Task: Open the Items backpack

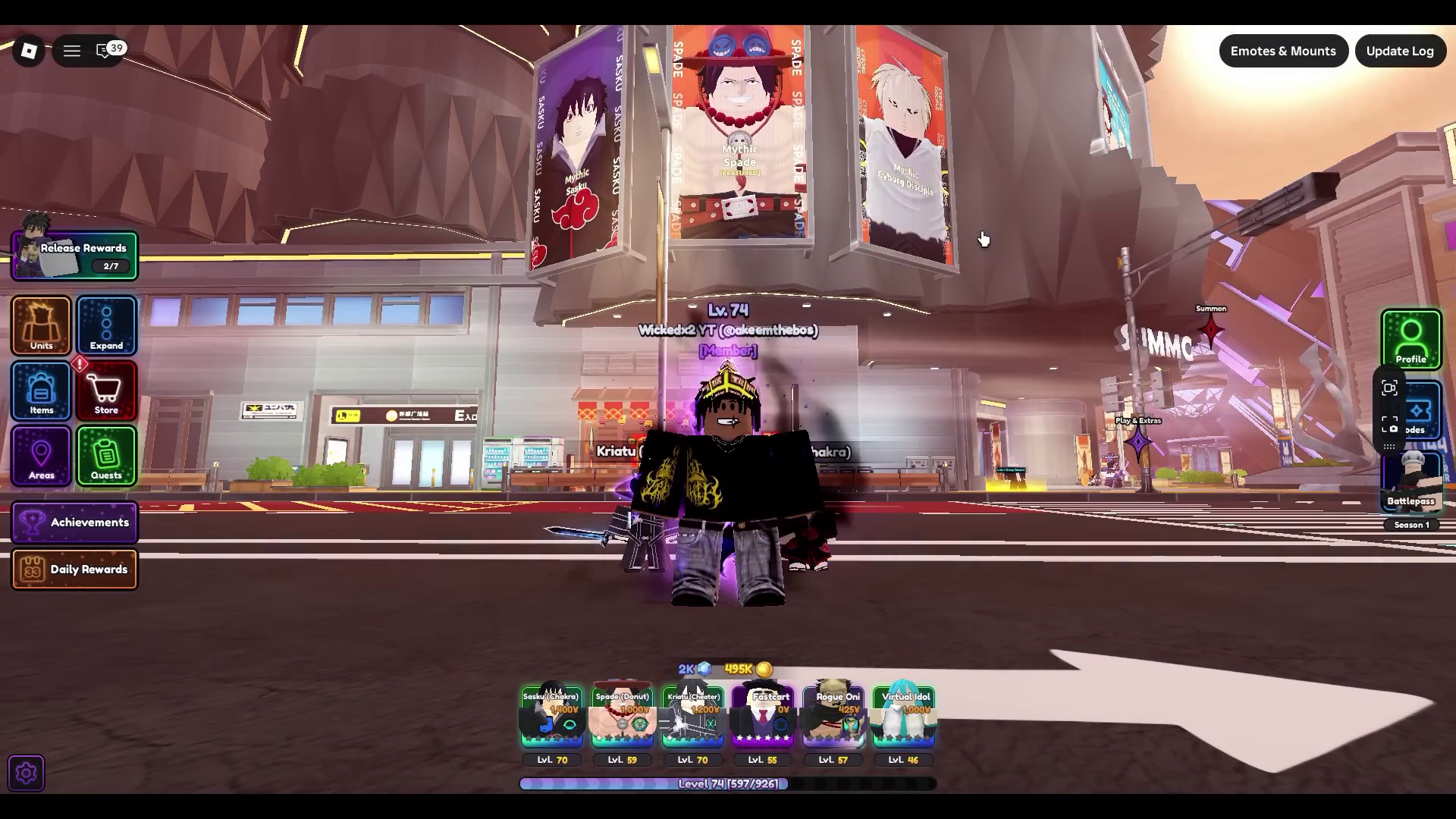Action: point(41,391)
